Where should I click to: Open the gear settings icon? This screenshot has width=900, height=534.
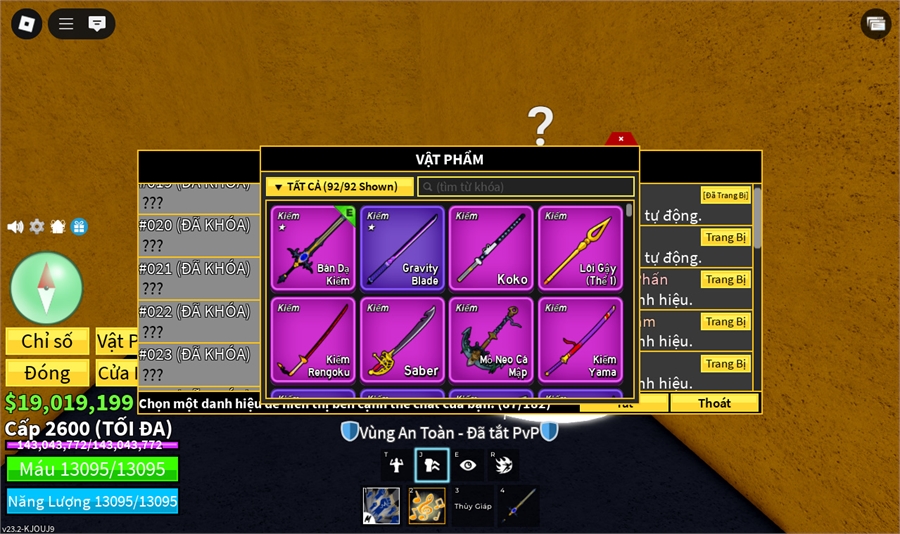click(x=37, y=227)
